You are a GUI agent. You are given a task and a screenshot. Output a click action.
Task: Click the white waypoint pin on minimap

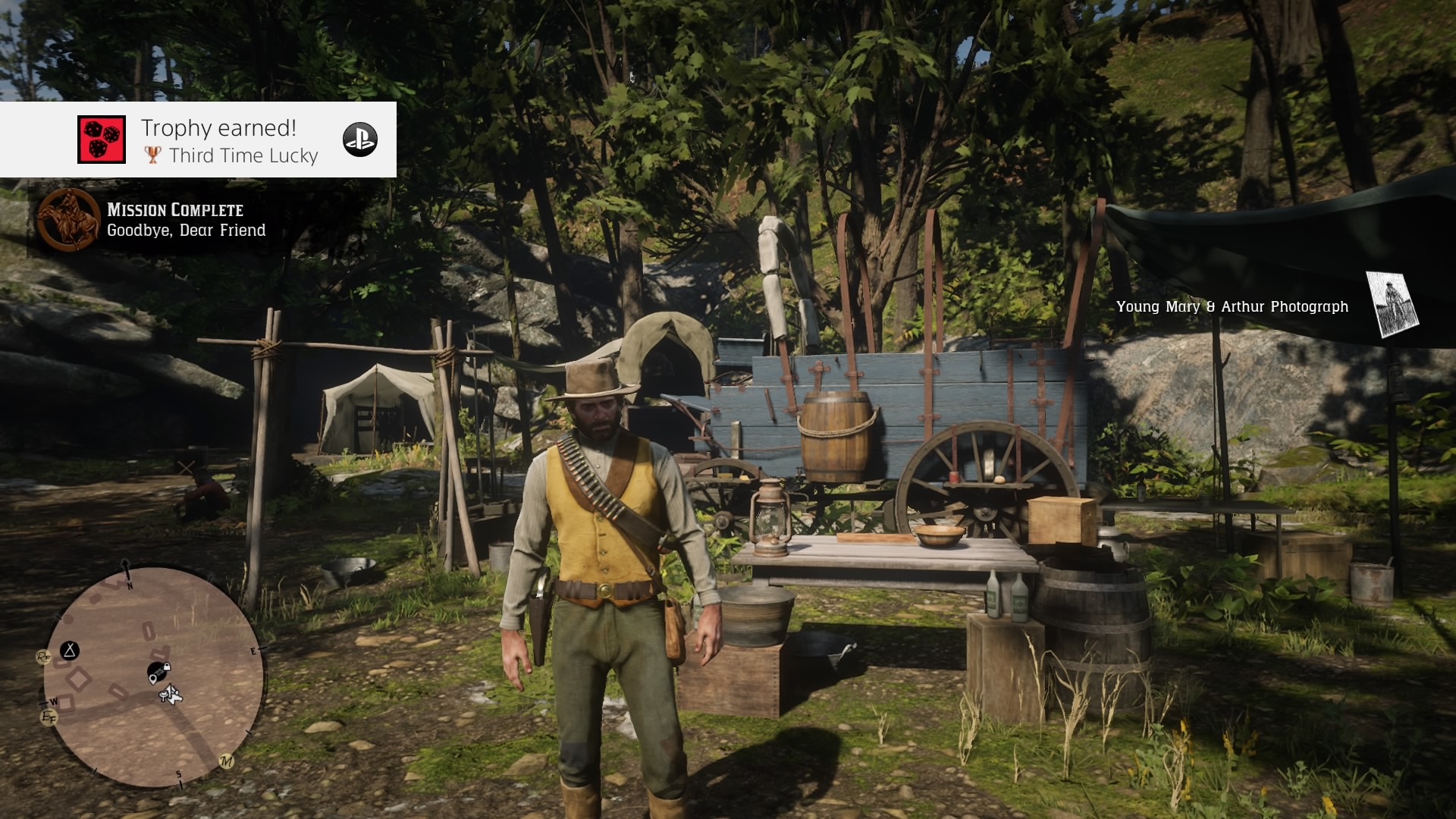[x=154, y=680]
